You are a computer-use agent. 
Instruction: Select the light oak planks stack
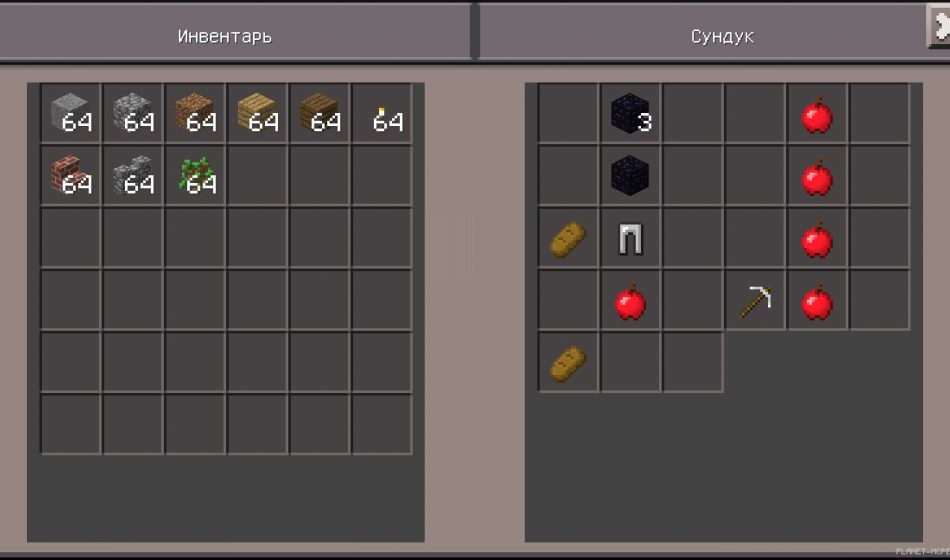tap(257, 114)
